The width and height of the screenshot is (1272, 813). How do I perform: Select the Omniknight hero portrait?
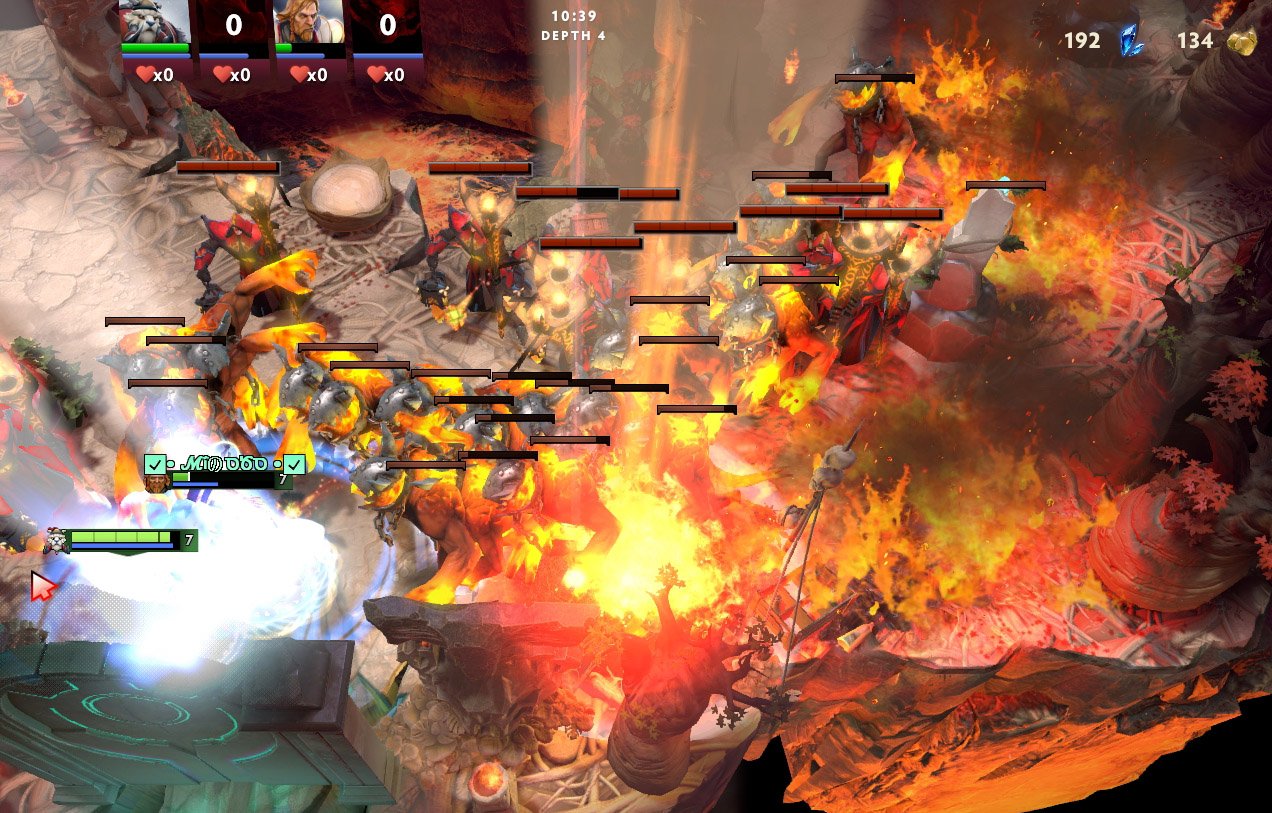click(x=309, y=22)
